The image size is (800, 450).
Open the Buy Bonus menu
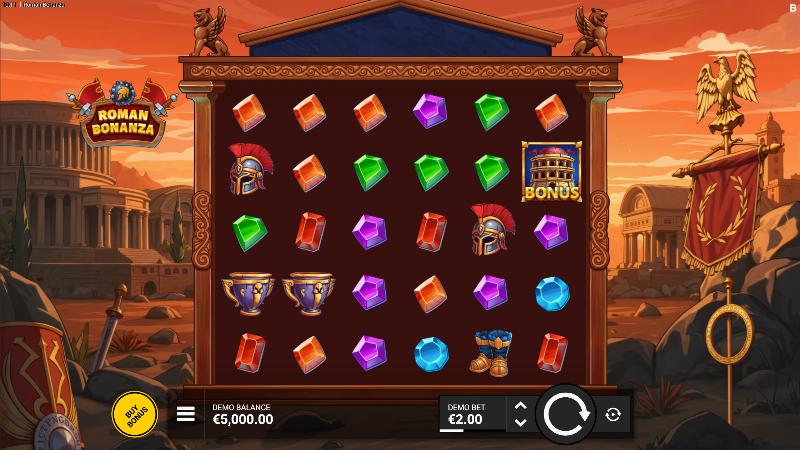coord(134,413)
